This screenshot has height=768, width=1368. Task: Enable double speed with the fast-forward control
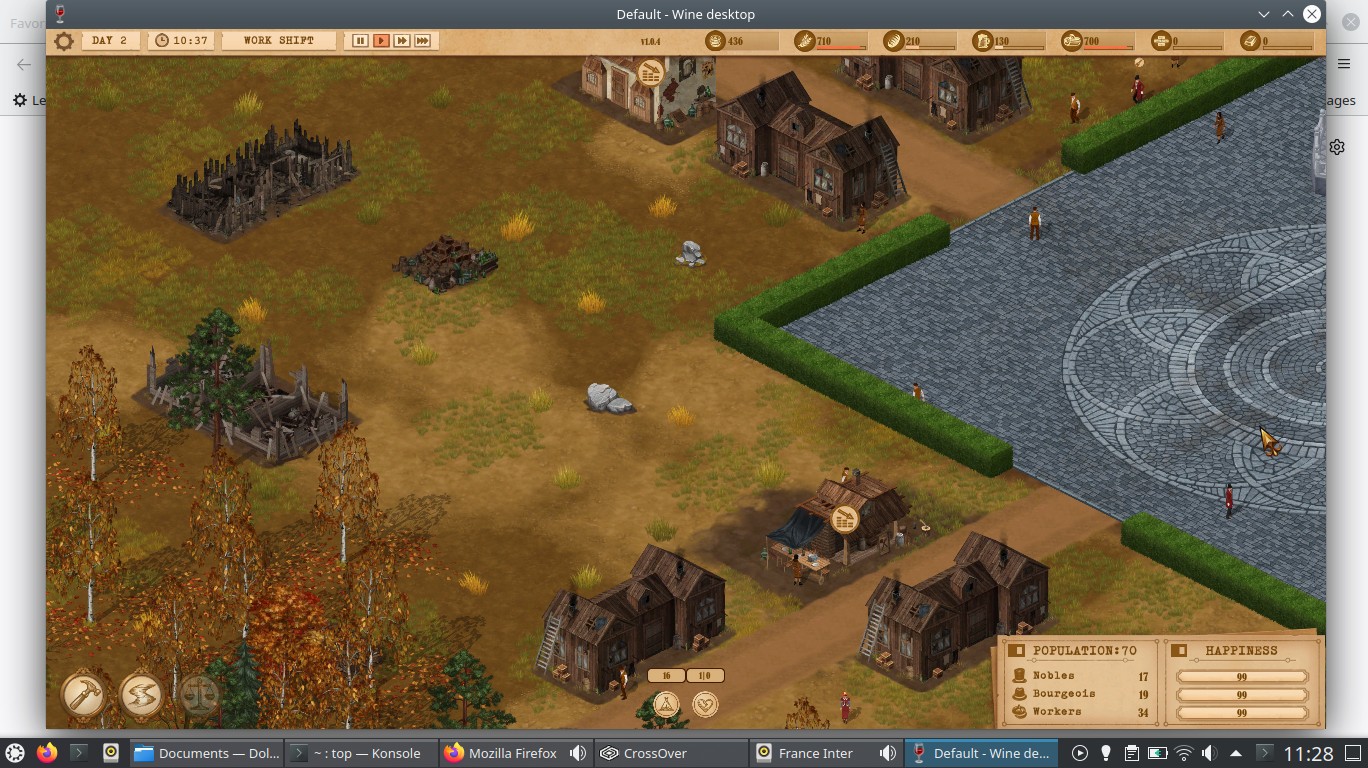(402, 41)
